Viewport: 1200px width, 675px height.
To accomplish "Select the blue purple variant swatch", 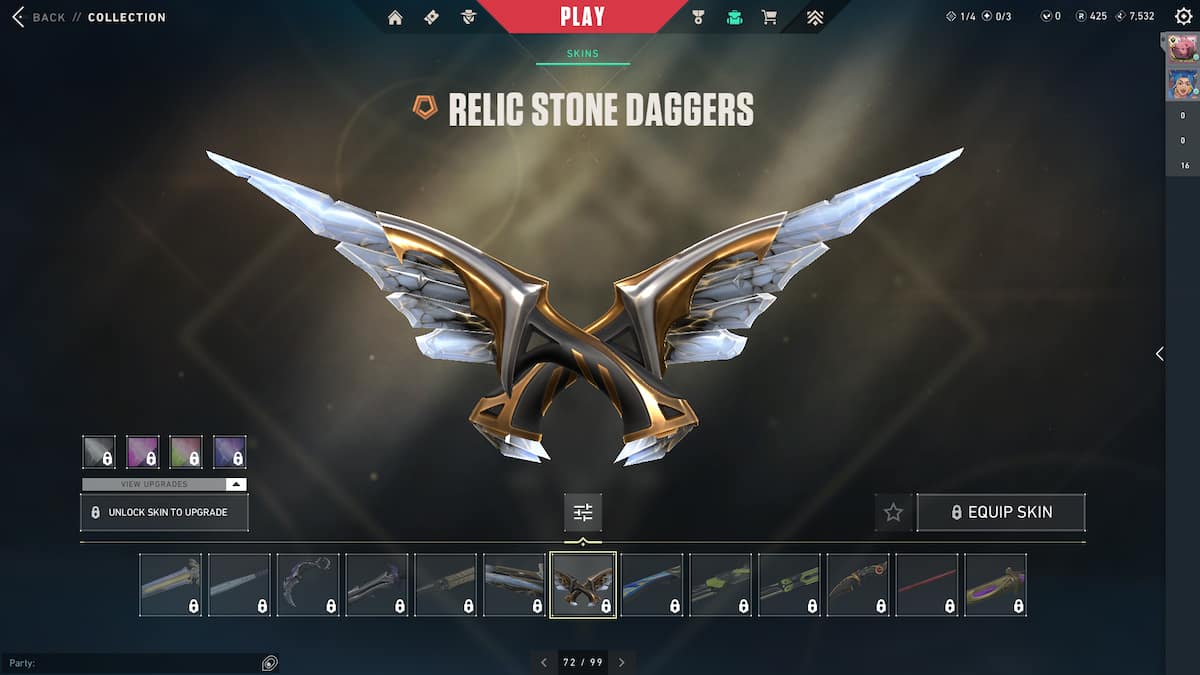I will tap(230, 452).
